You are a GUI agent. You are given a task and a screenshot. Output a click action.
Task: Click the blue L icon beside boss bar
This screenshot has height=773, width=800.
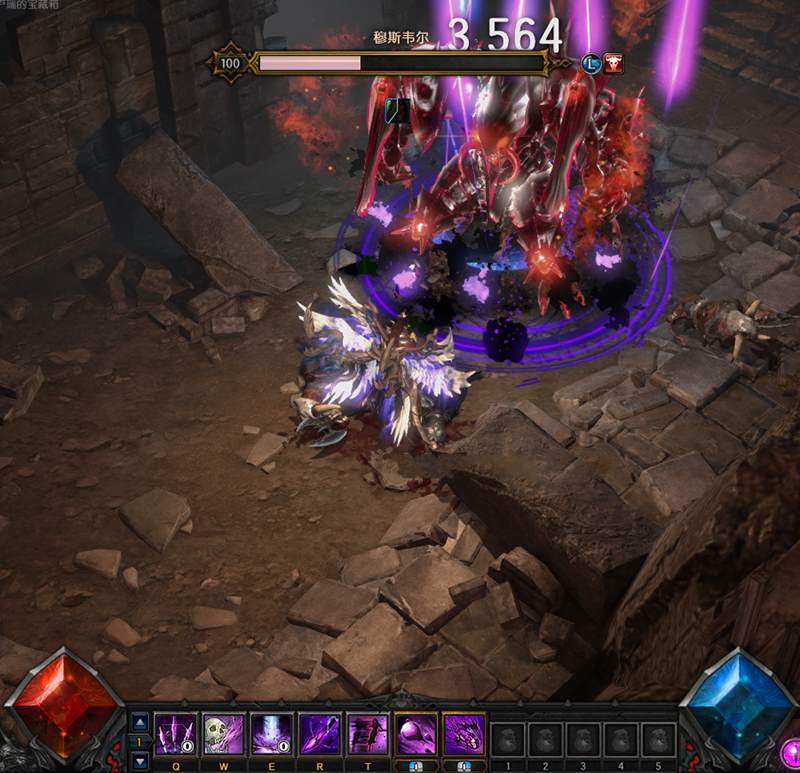point(591,64)
